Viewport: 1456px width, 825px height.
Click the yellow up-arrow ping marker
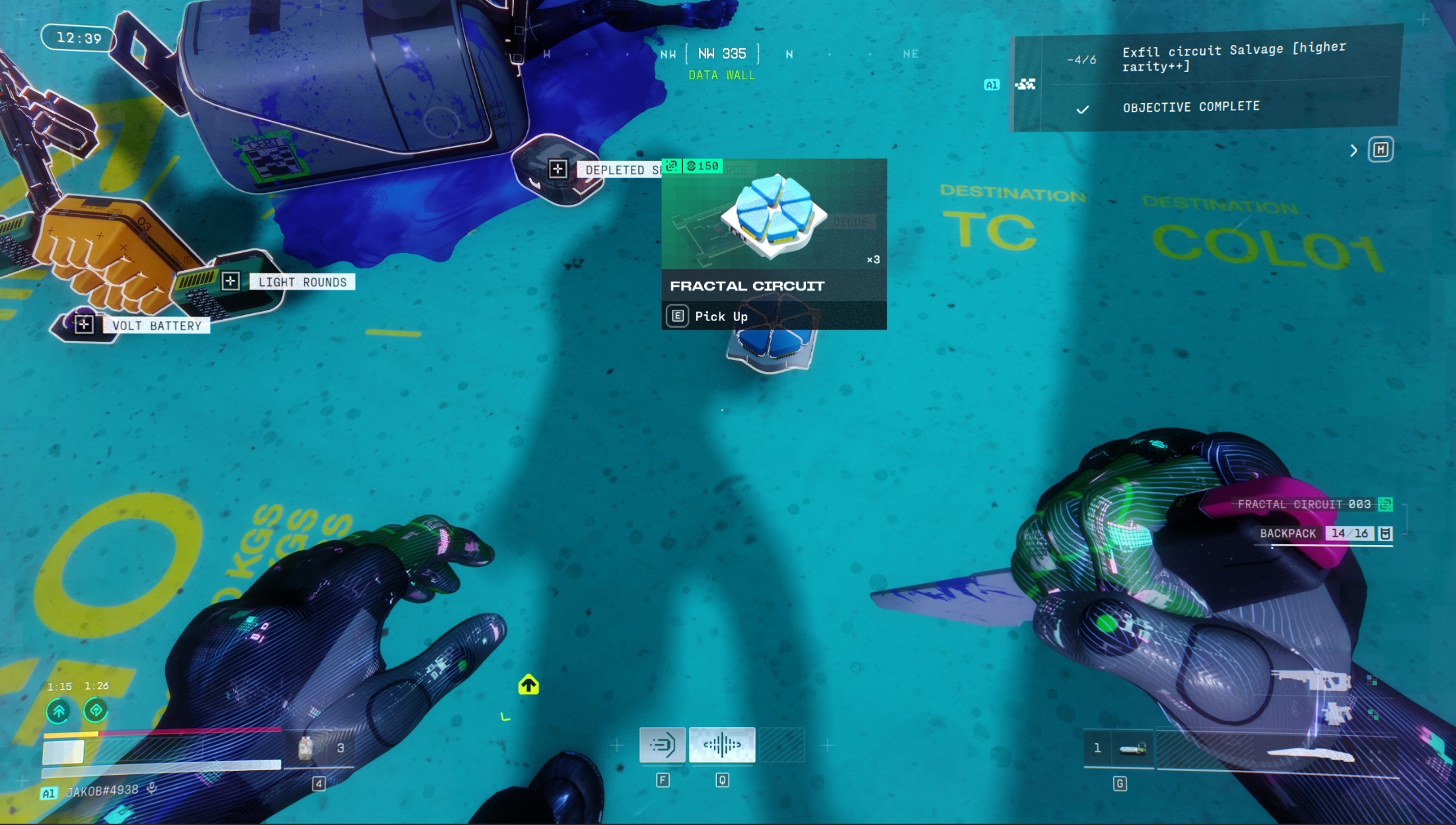(x=528, y=684)
